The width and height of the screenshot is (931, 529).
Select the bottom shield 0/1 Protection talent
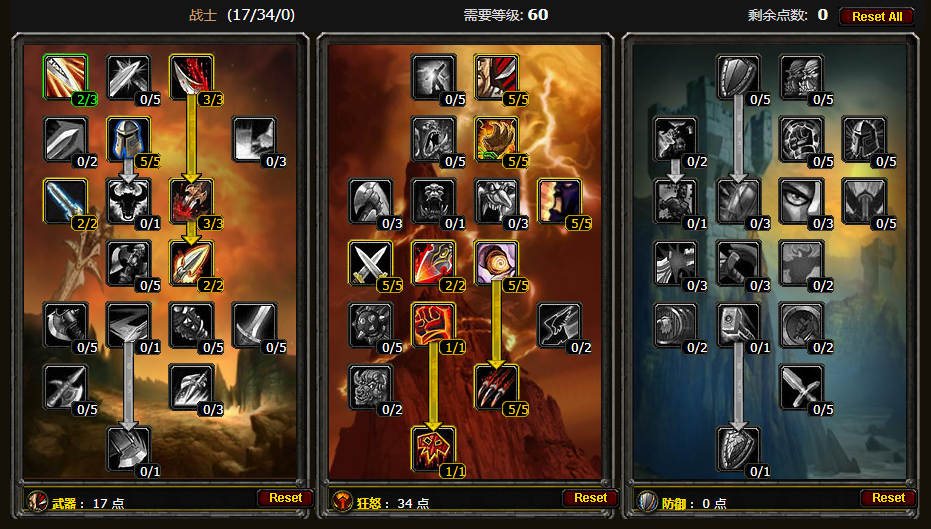tap(738, 449)
